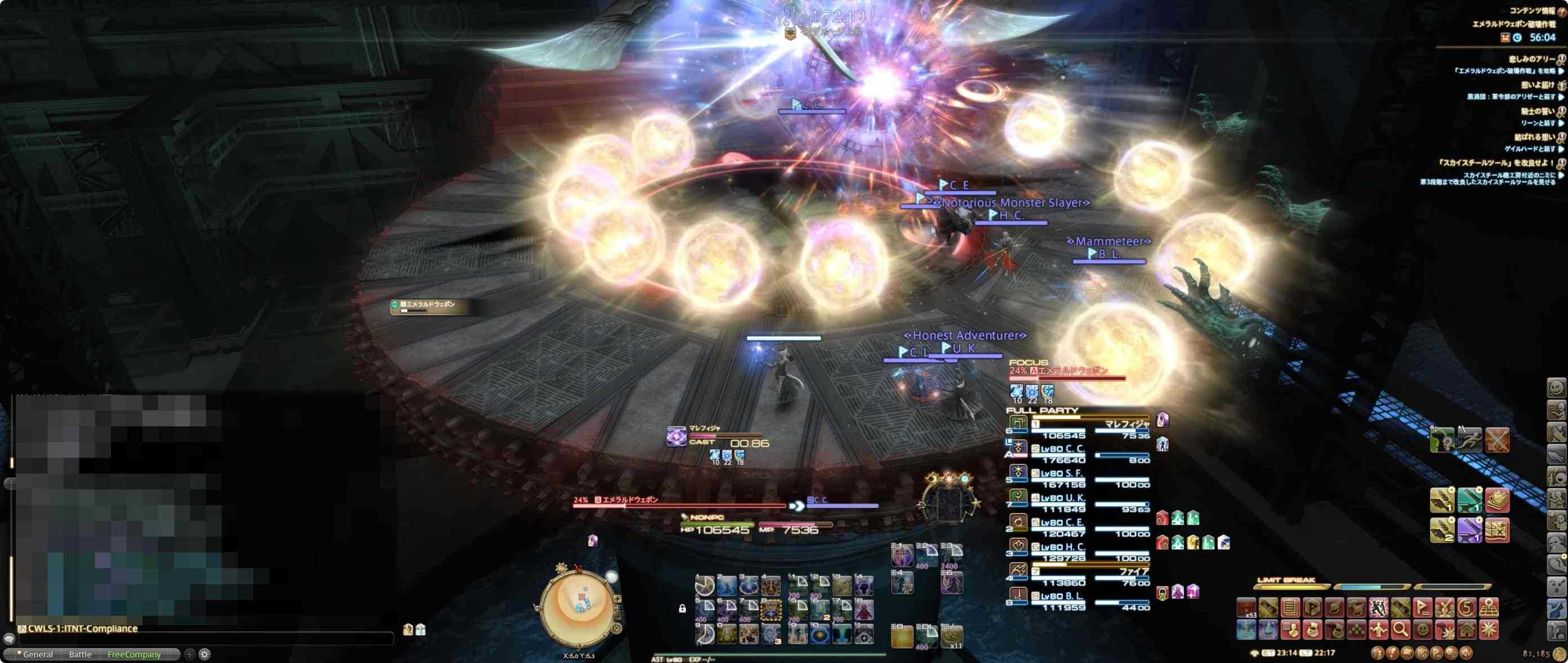The image size is (1568, 663).
Task: Click the + button to add a new chat tab
Action: pos(190,655)
